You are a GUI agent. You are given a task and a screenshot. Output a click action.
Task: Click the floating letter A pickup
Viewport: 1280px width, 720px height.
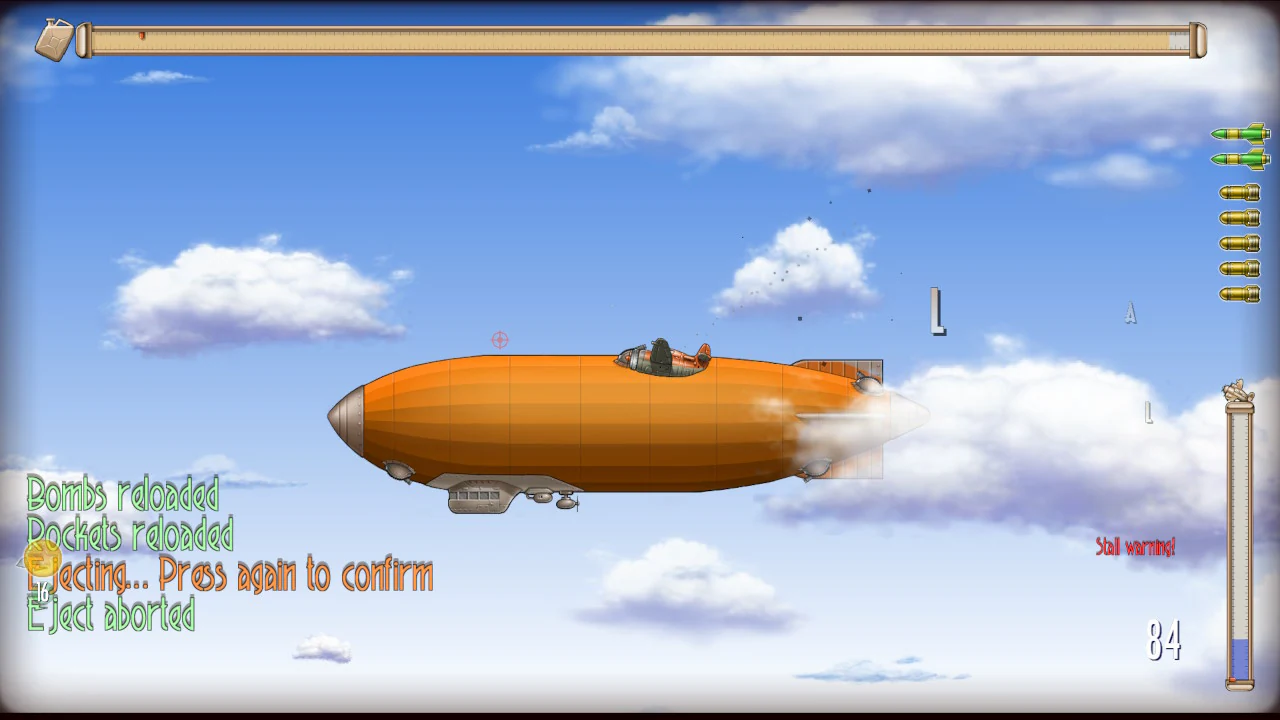pos(1130,314)
